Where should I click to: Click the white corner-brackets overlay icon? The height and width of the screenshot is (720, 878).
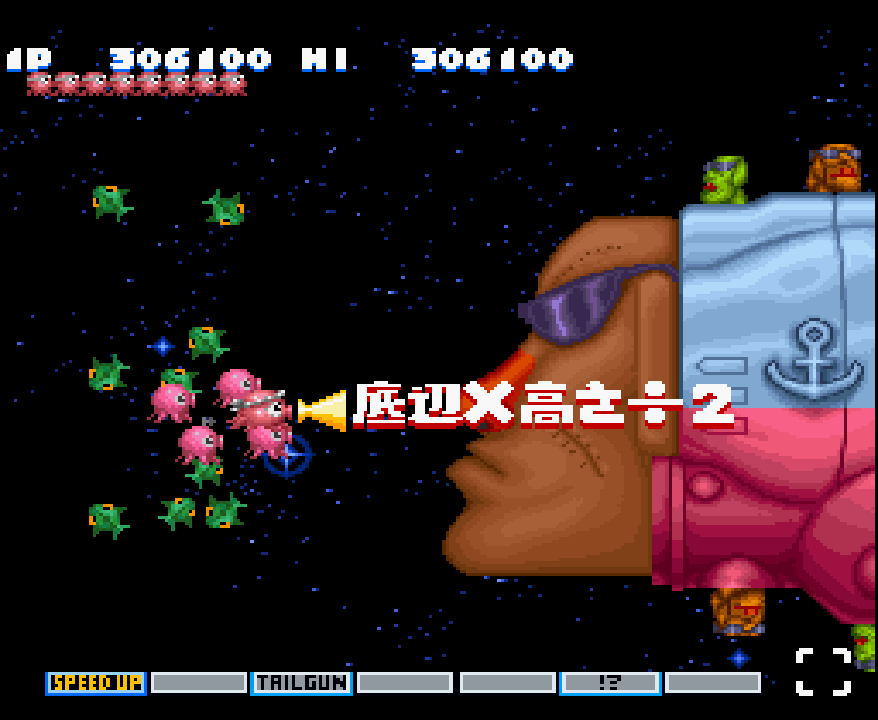click(x=823, y=672)
